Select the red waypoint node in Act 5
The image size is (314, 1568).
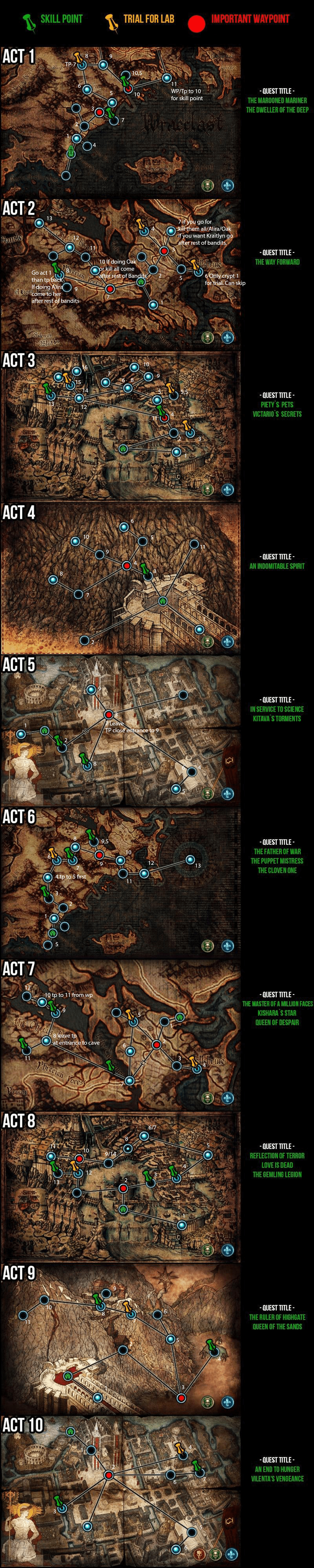(108, 714)
